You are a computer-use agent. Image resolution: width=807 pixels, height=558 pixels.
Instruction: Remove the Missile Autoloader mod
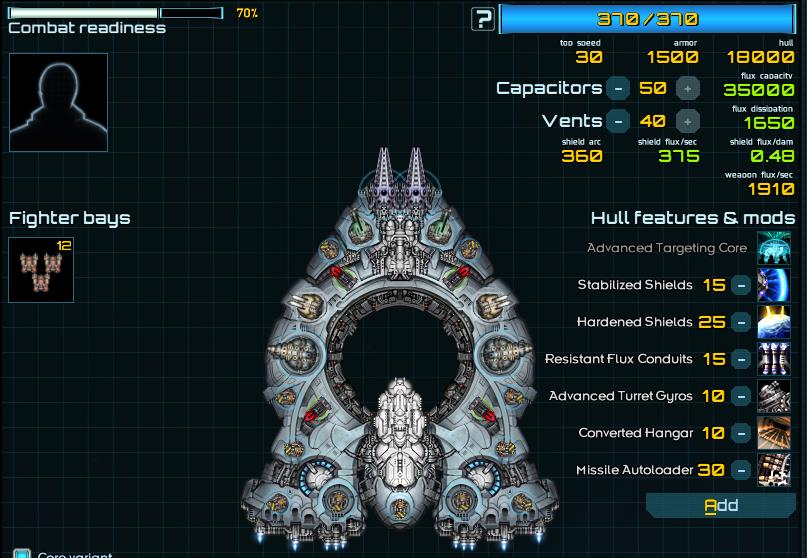point(741,470)
